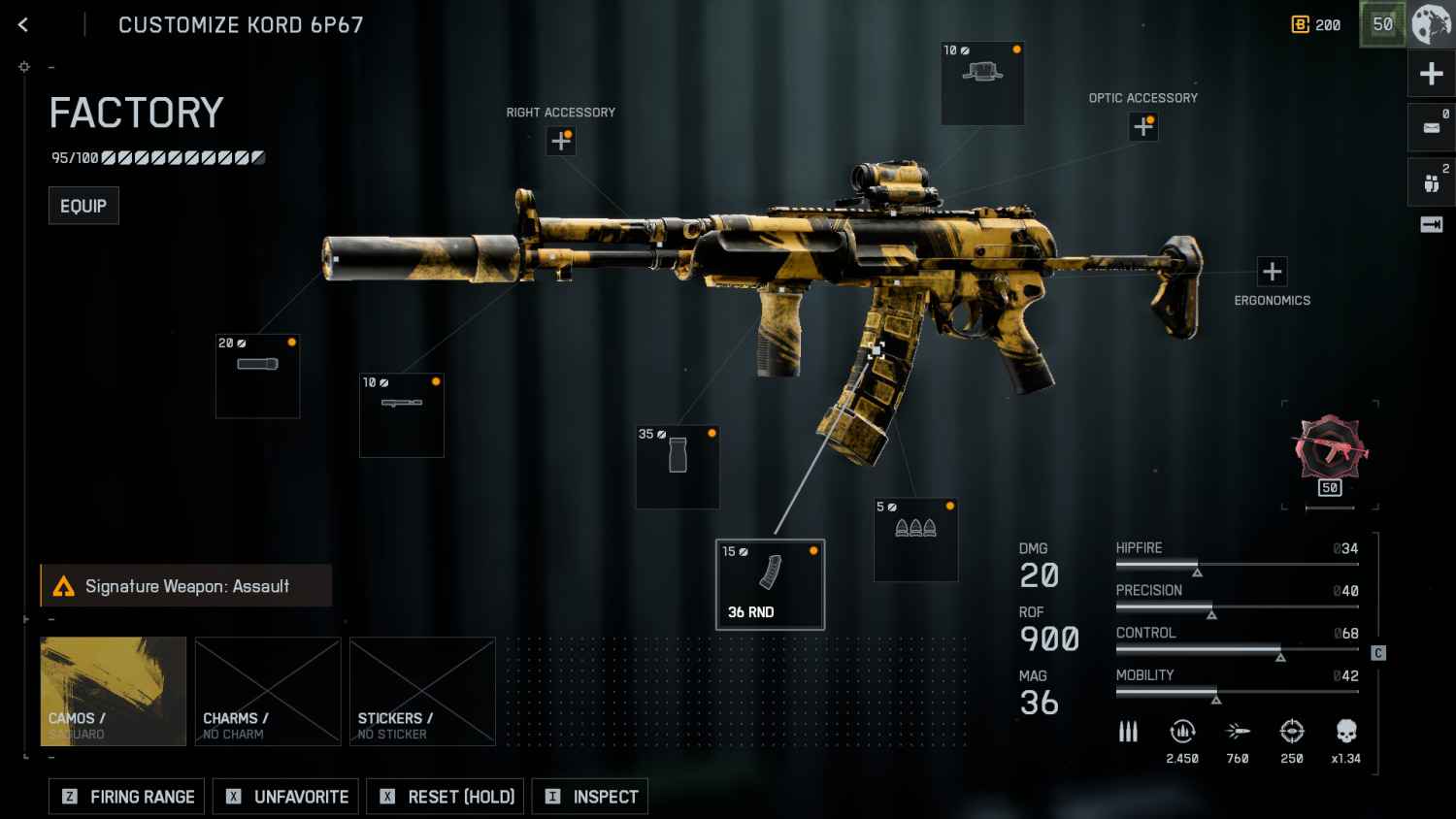The height and width of the screenshot is (819, 1456).
Task: Open the Saguaro camo selector
Action: click(x=113, y=691)
